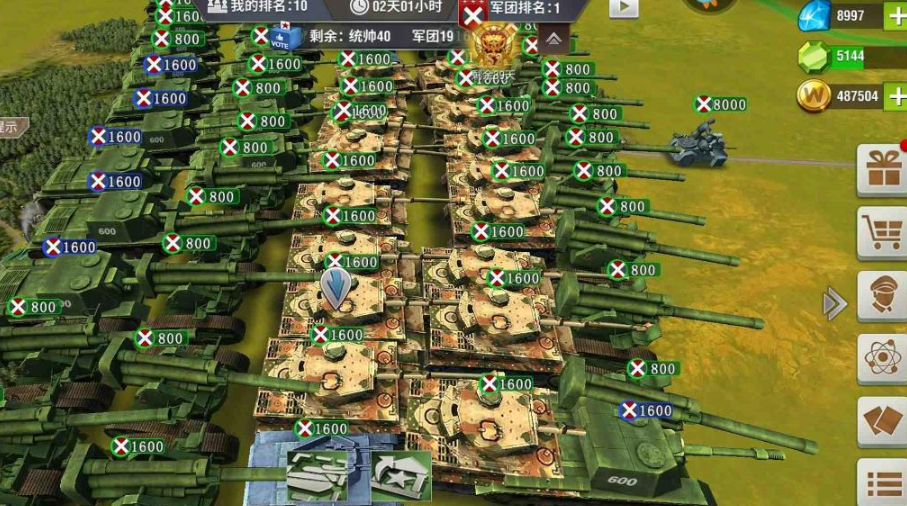Viewport: 907px width, 506px height.
Task: Select the blue location pin marker
Action: coord(337,288)
